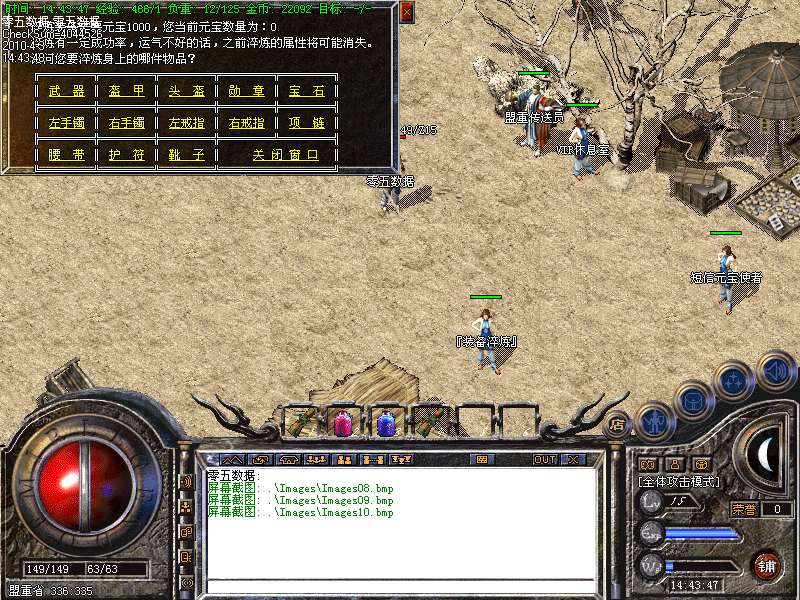Choose 左手镯 left bracelet

[x=67, y=123]
